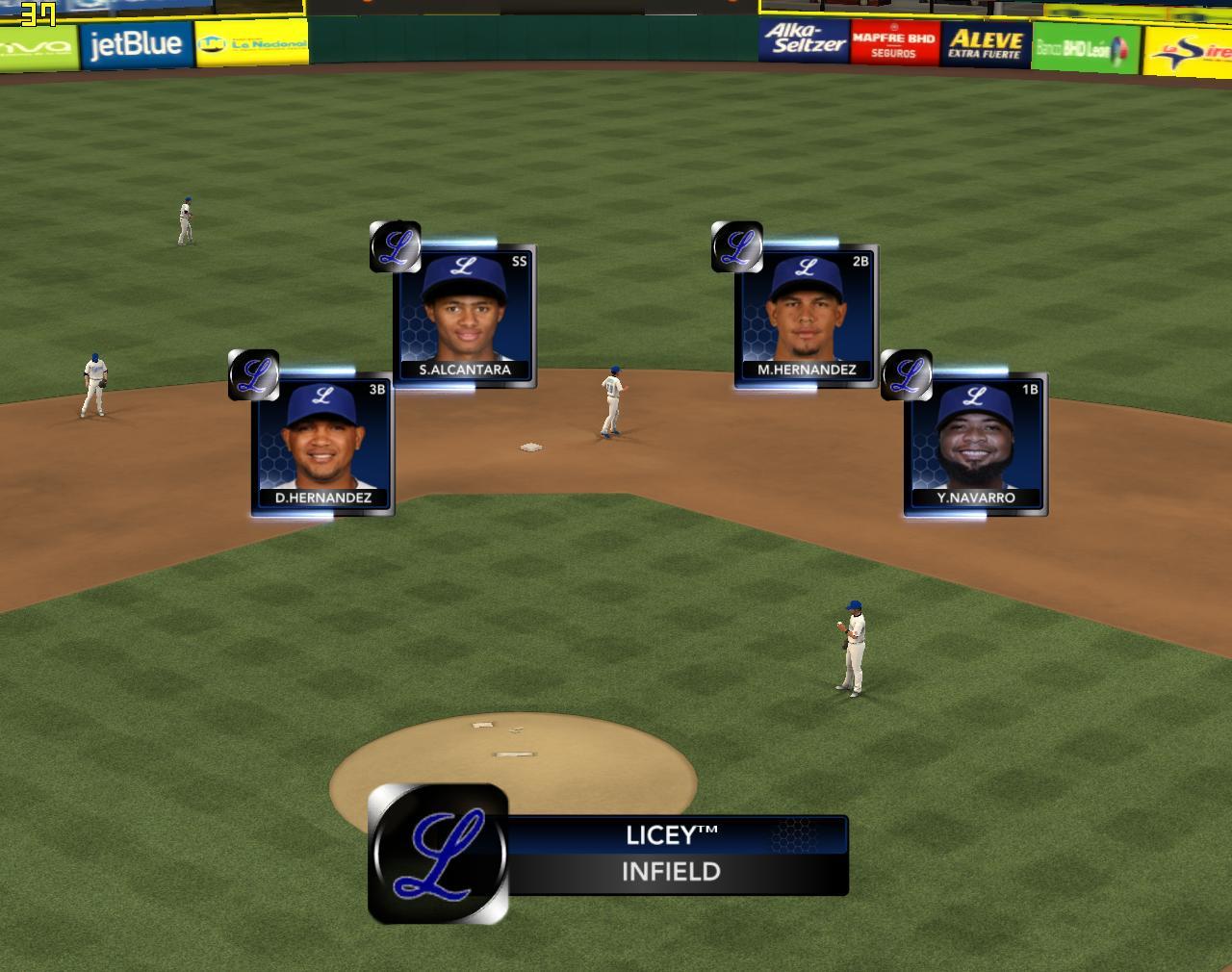
Task: Select the S.Alcantara shortstop card
Action: (x=465, y=317)
